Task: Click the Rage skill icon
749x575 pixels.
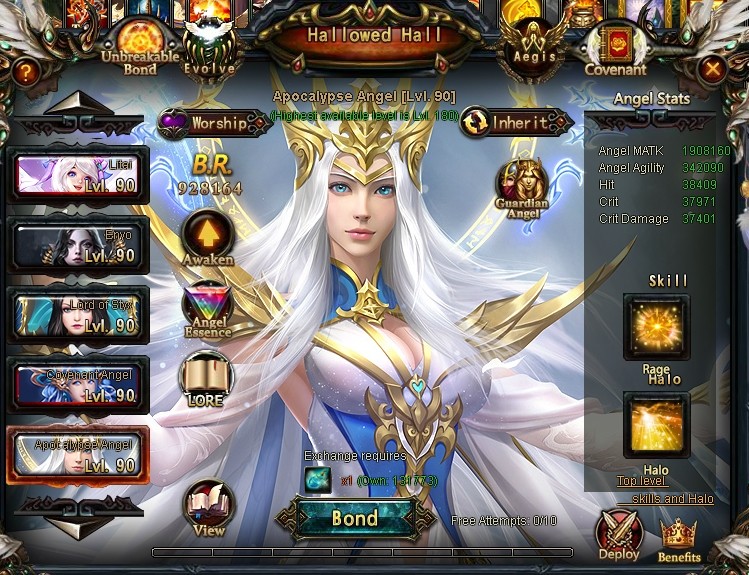Action: [x=656, y=328]
